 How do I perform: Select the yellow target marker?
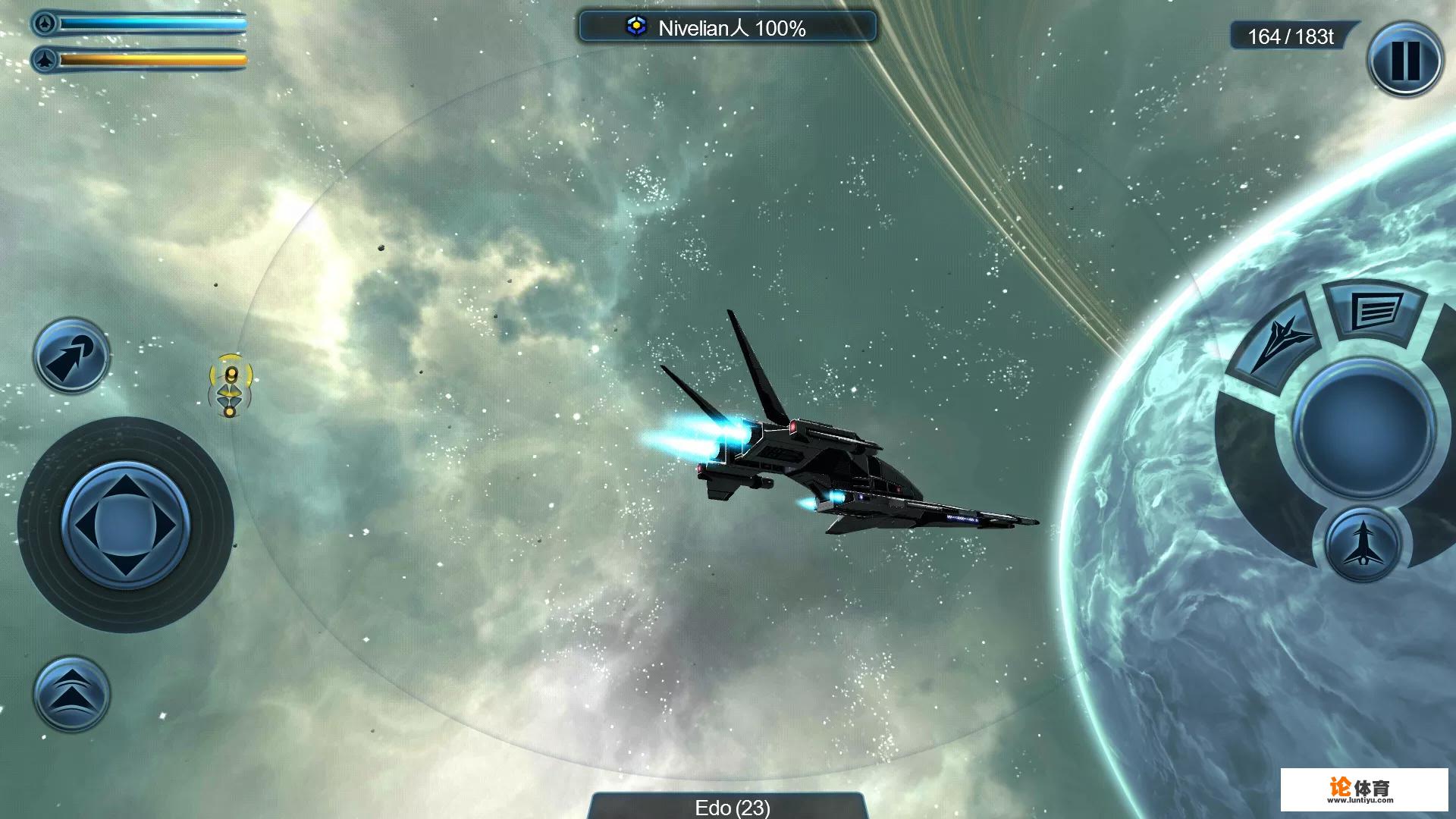231,385
